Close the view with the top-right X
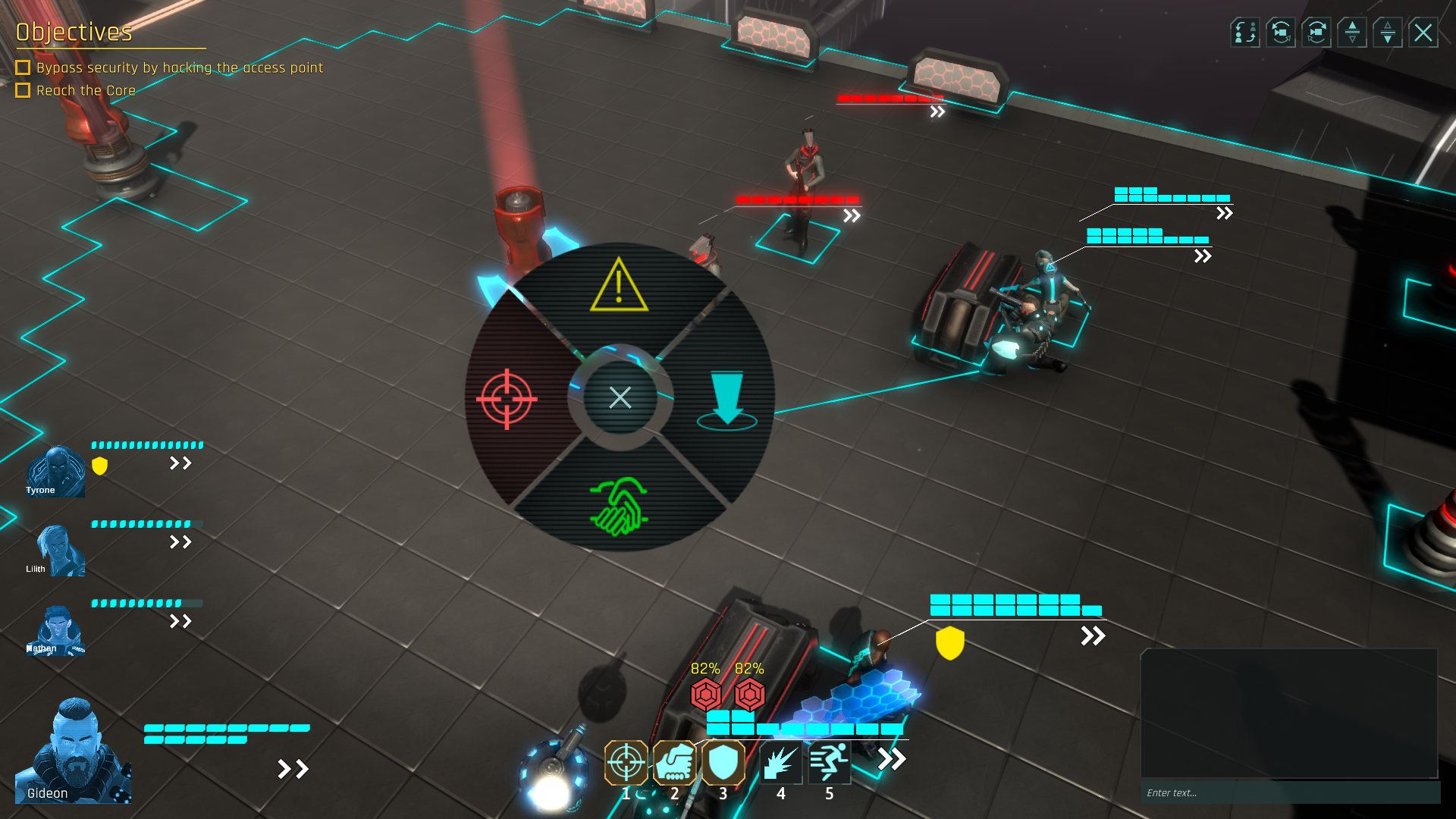The image size is (1456, 819). (x=1423, y=33)
